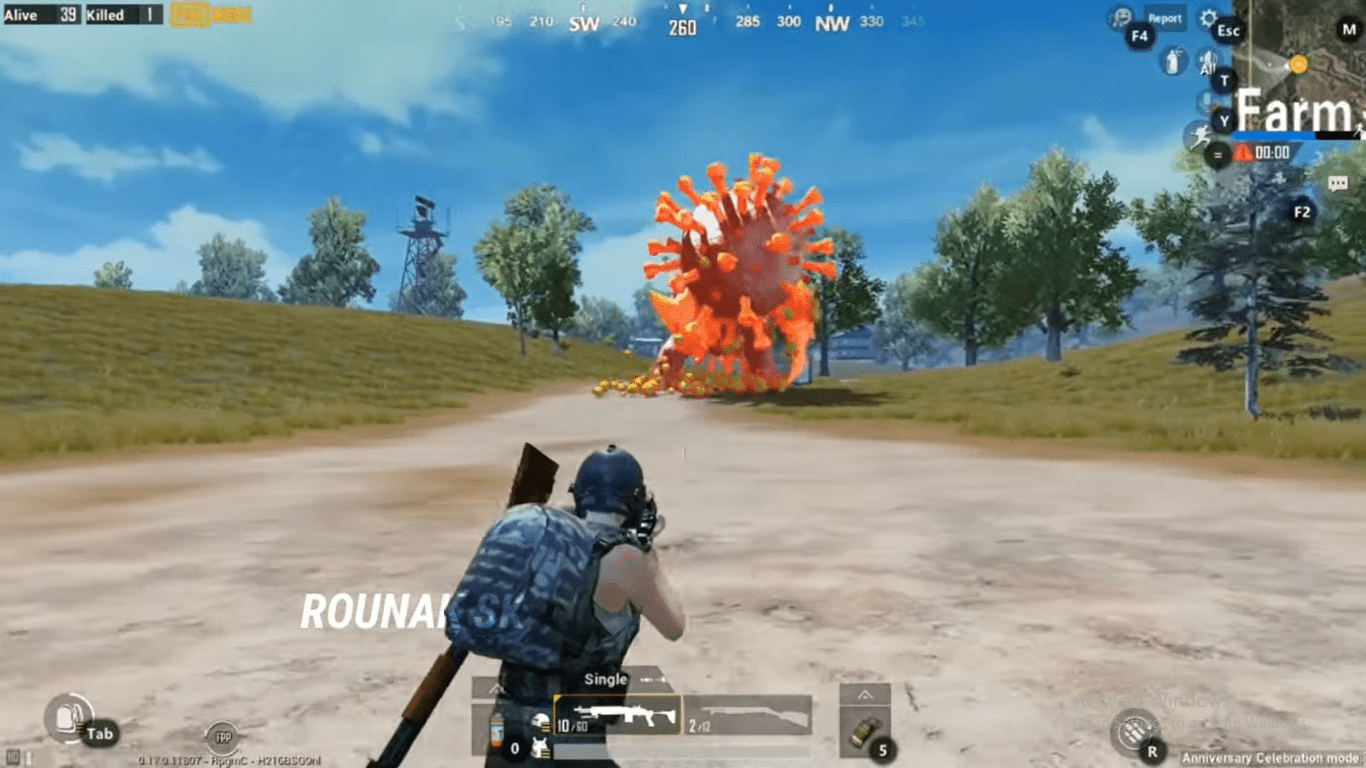Enable auto-run with the sprint icon

coord(1200,136)
